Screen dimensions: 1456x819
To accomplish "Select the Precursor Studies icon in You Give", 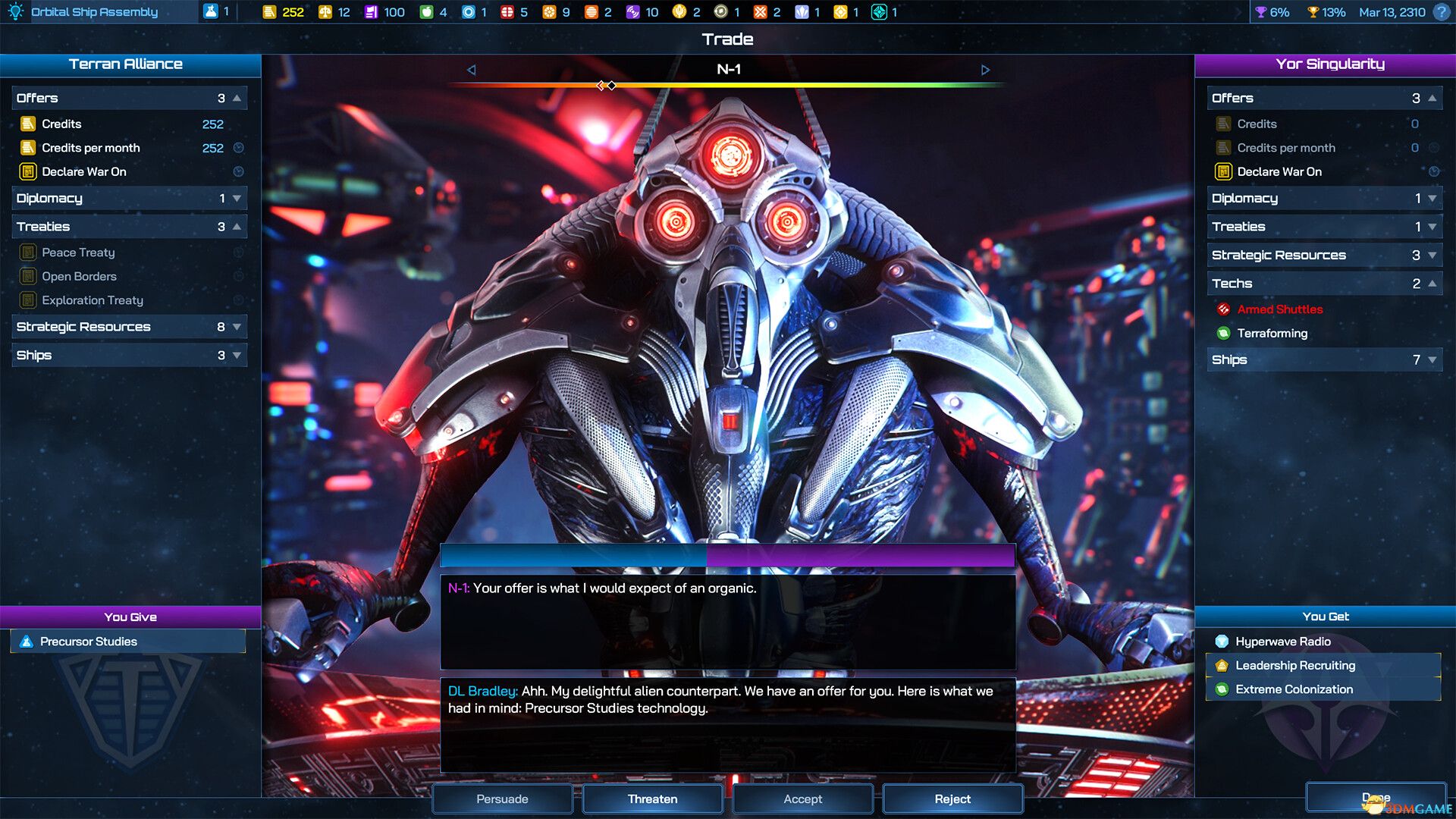I will (26, 642).
